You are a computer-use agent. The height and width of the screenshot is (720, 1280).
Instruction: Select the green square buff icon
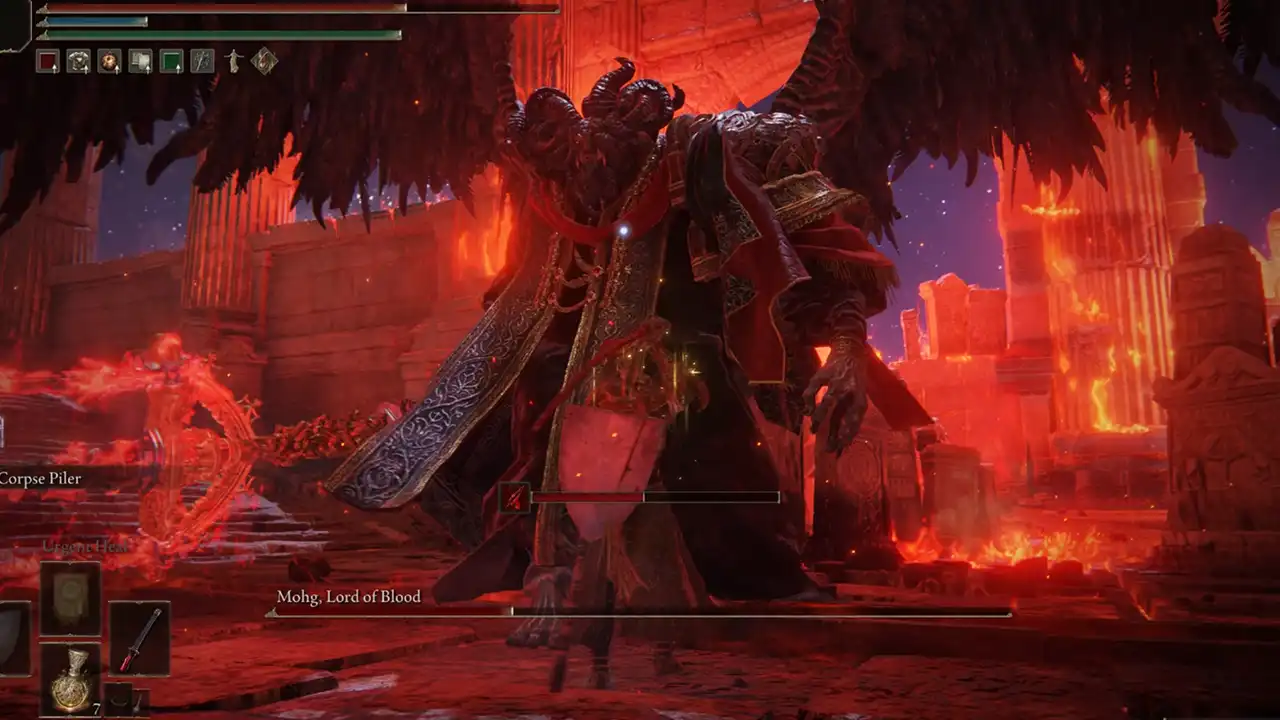point(173,60)
